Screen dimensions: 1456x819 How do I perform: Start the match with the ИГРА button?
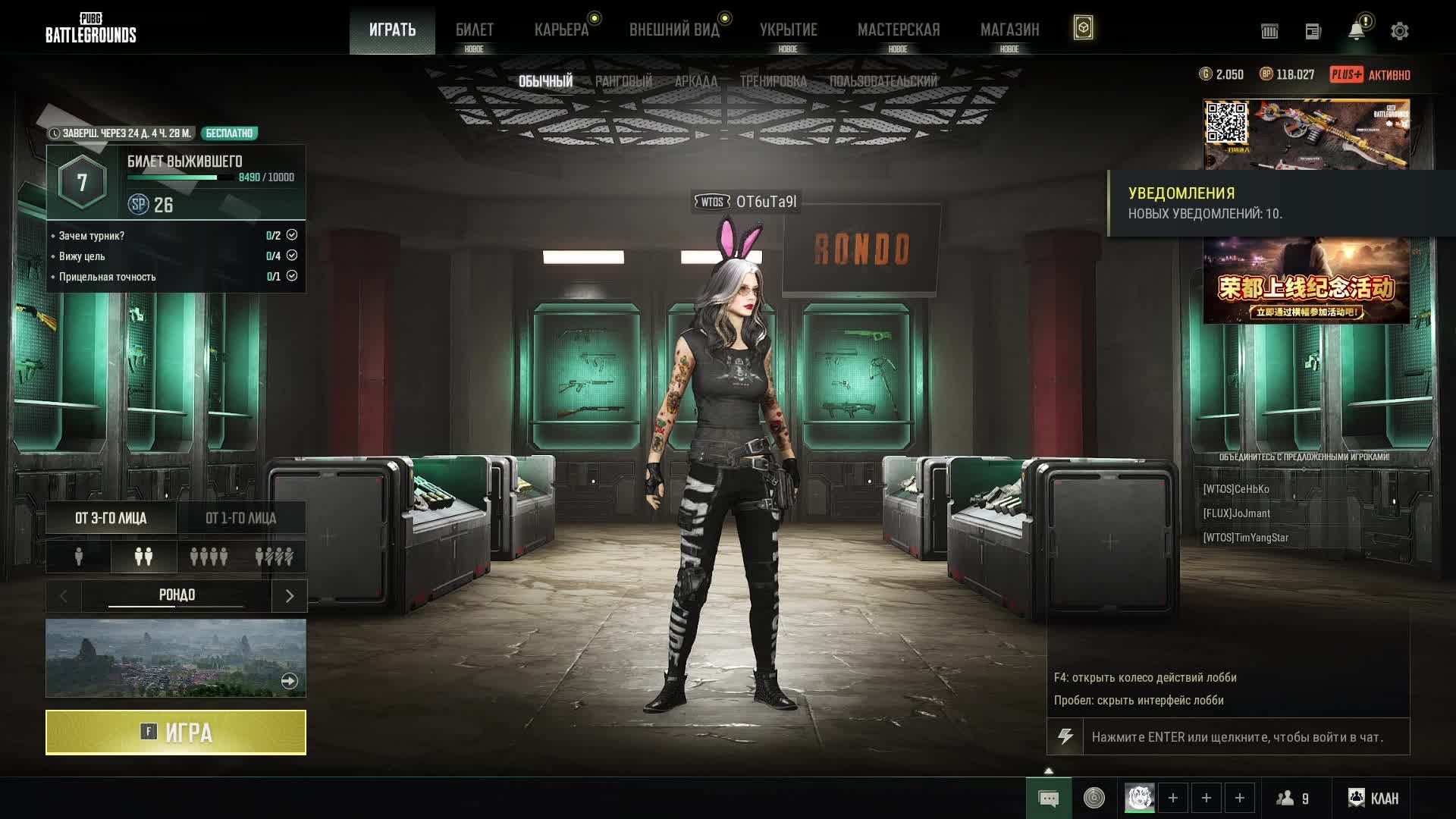click(176, 733)
